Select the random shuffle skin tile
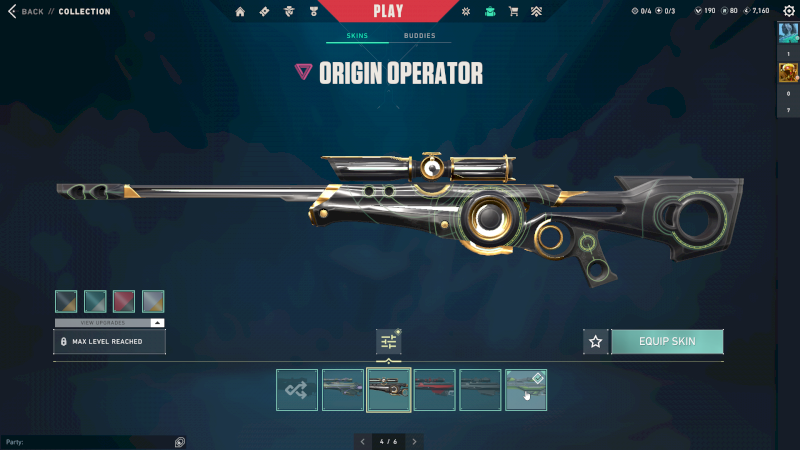The height and width of the screenshot is (450, 800). (297, 390)
